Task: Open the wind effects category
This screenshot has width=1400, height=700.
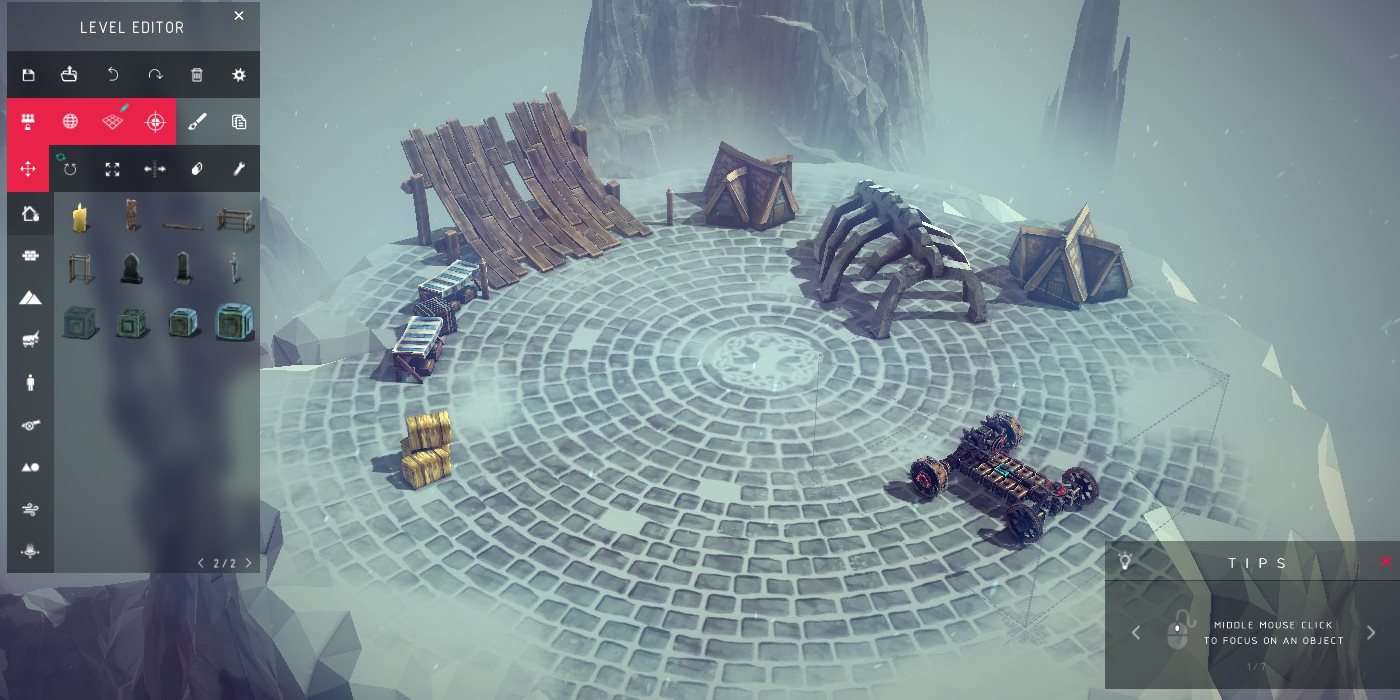Action: (x=30, y=509)
